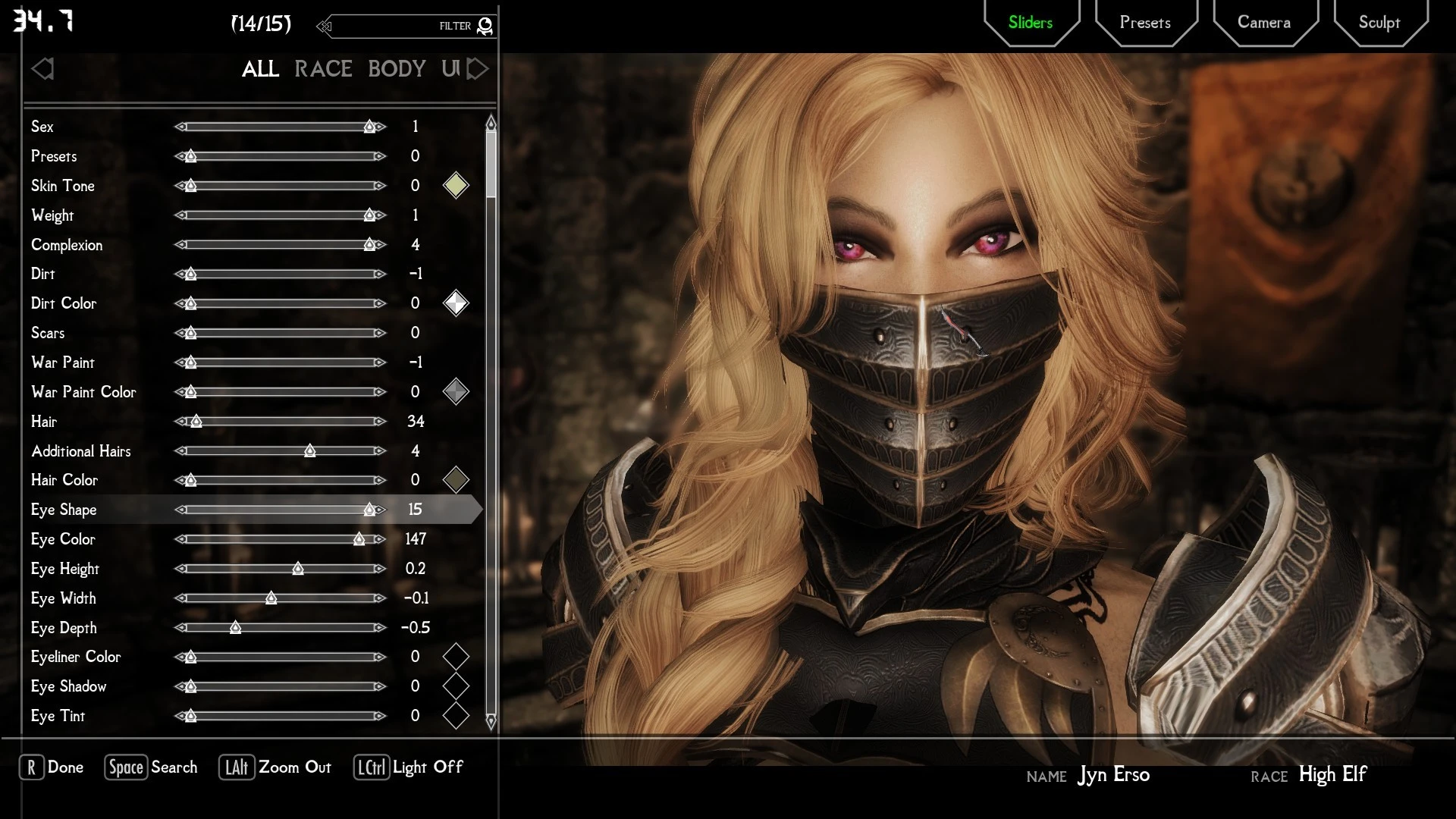Open the Eye Shadow color swatch
Screen dimensions: 1456x819
coord(456,686)
